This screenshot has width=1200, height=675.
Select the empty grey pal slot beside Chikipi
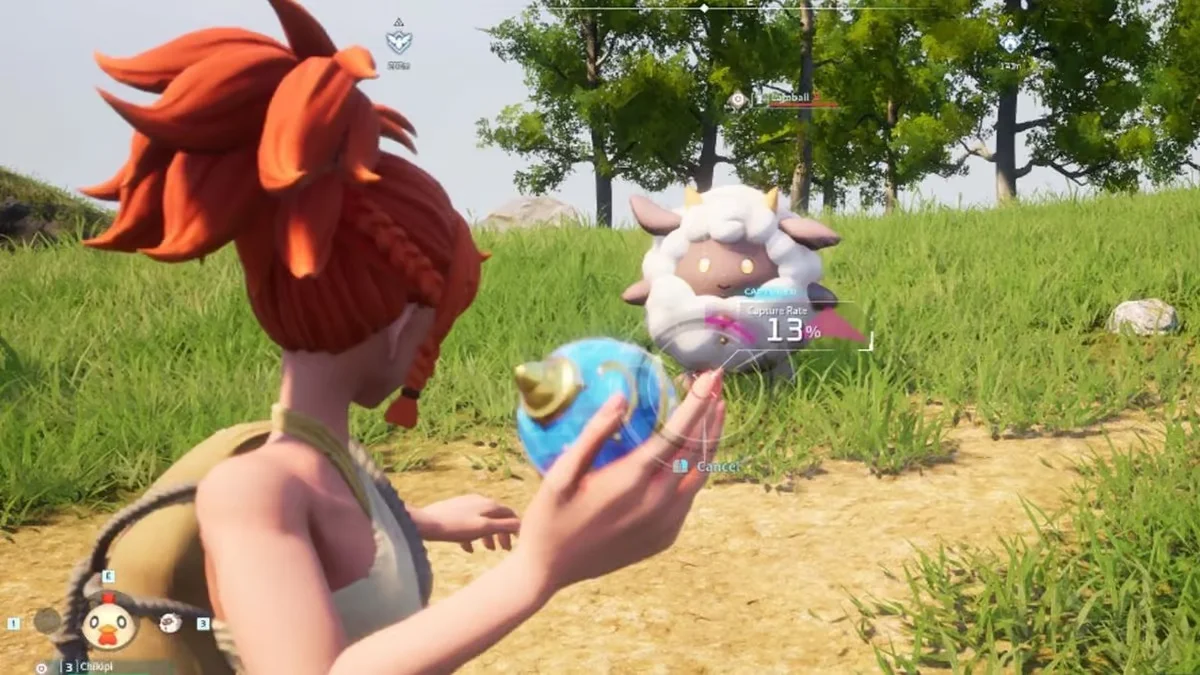[x=47, y=621]
